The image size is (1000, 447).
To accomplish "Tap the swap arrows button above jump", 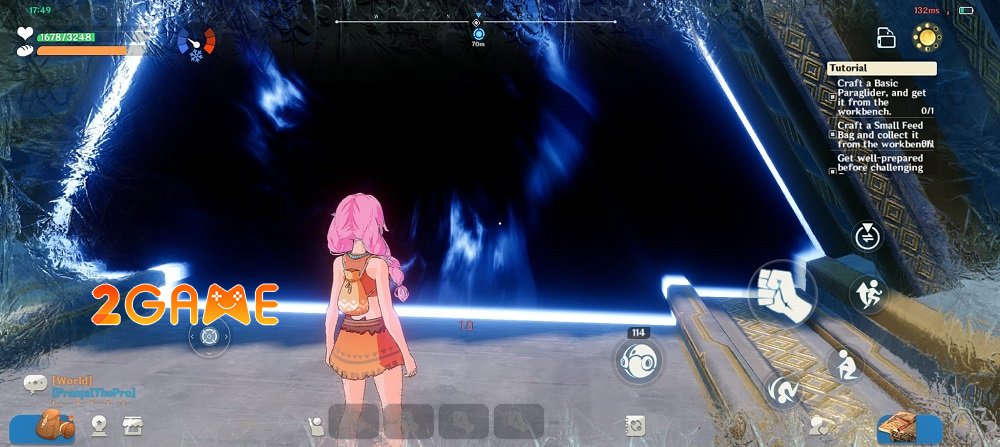I will 866,237.
